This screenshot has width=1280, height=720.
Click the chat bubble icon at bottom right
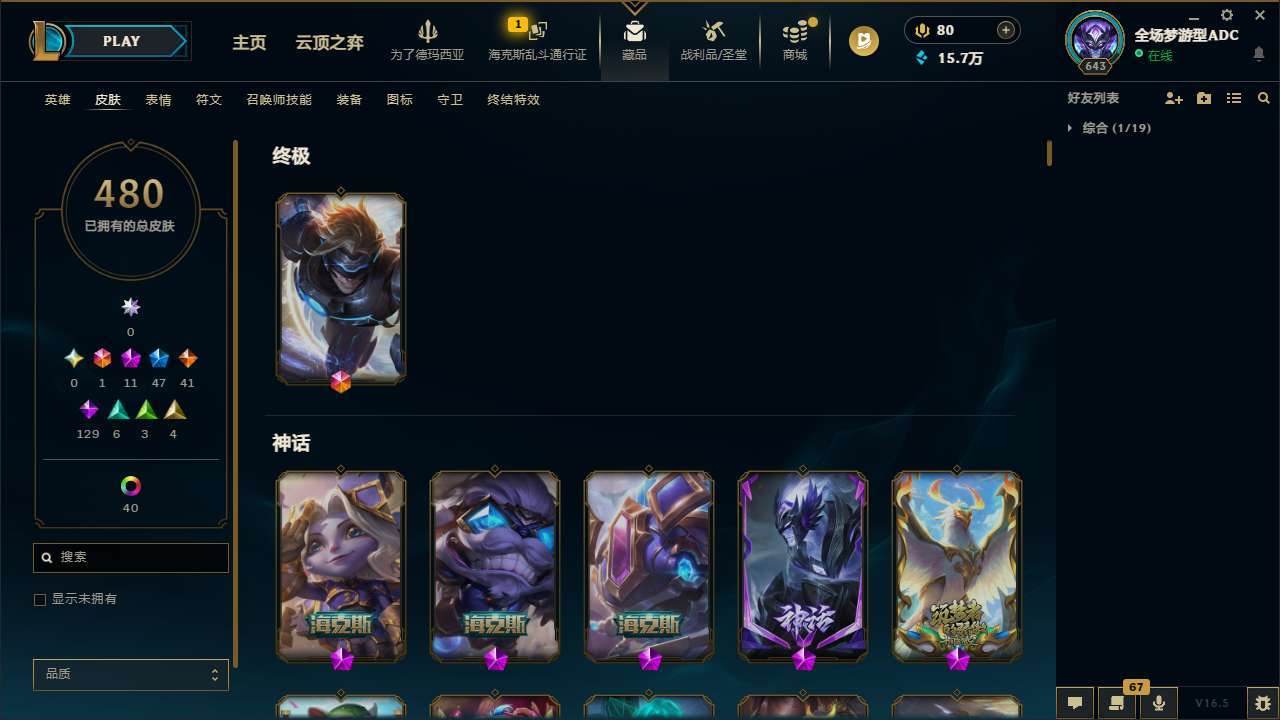click(1075, 703)
